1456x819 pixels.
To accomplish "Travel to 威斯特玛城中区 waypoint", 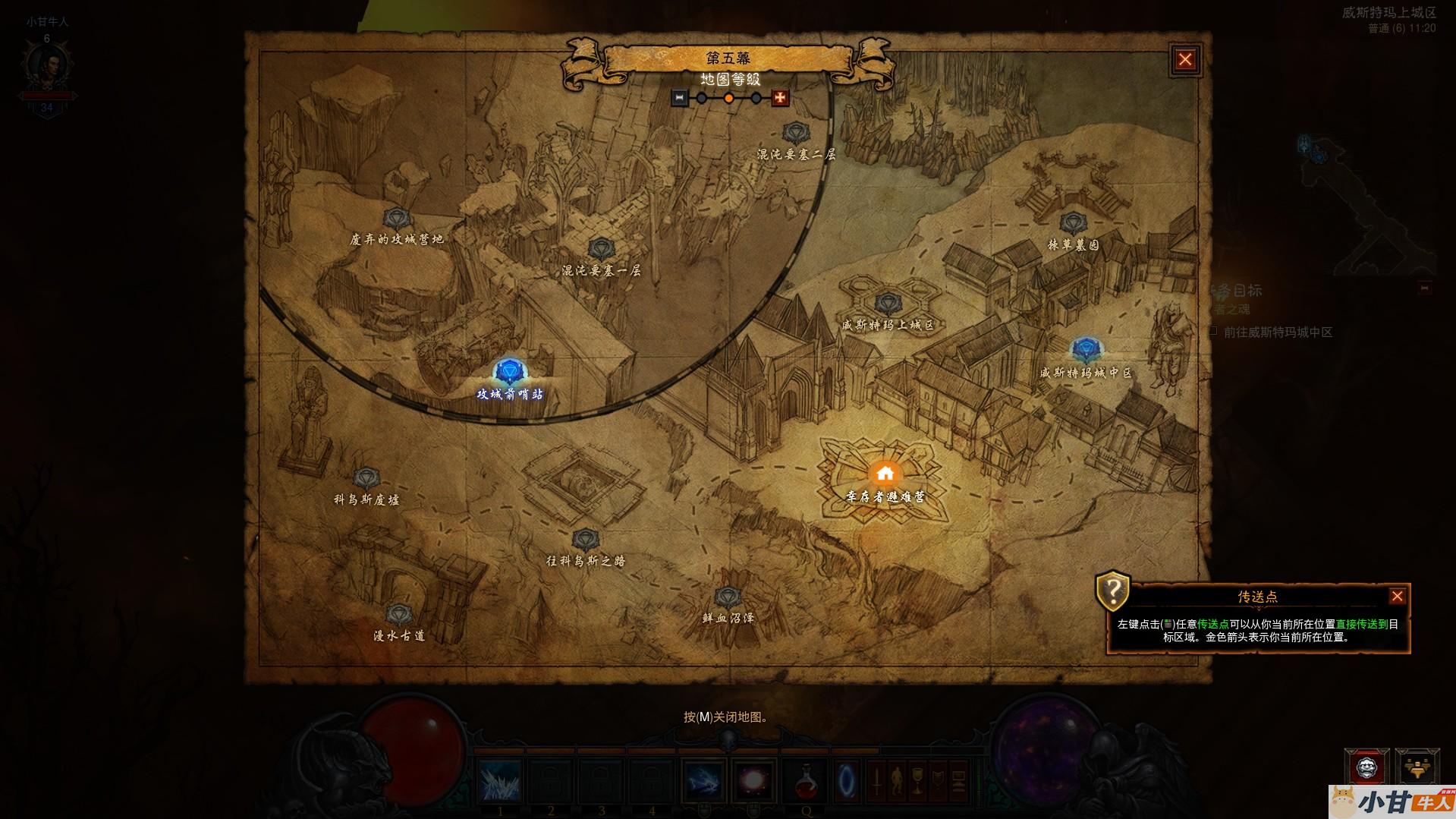I will click(x=1086, y=350).
